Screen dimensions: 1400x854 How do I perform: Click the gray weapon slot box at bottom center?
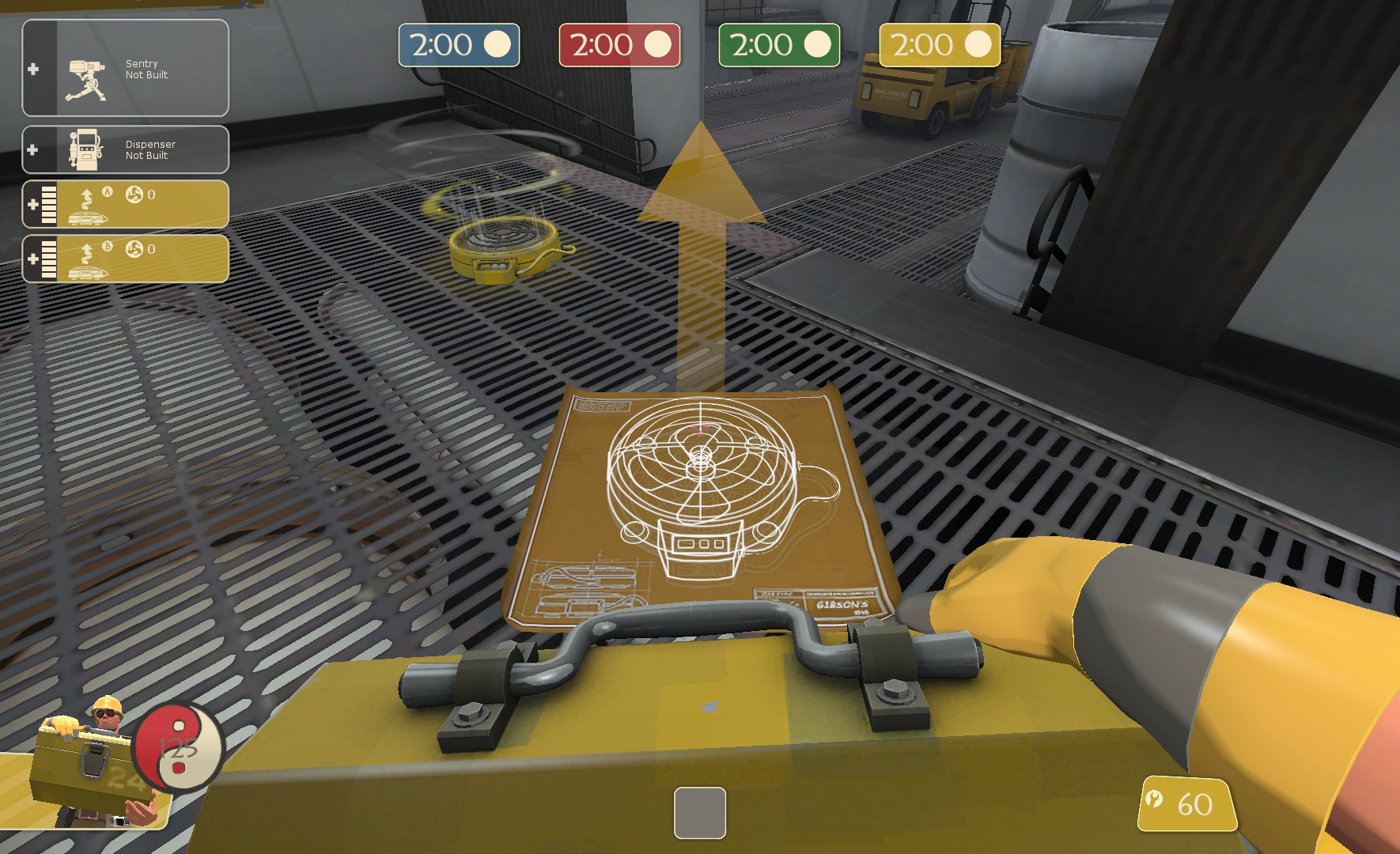tap(699, 812)
